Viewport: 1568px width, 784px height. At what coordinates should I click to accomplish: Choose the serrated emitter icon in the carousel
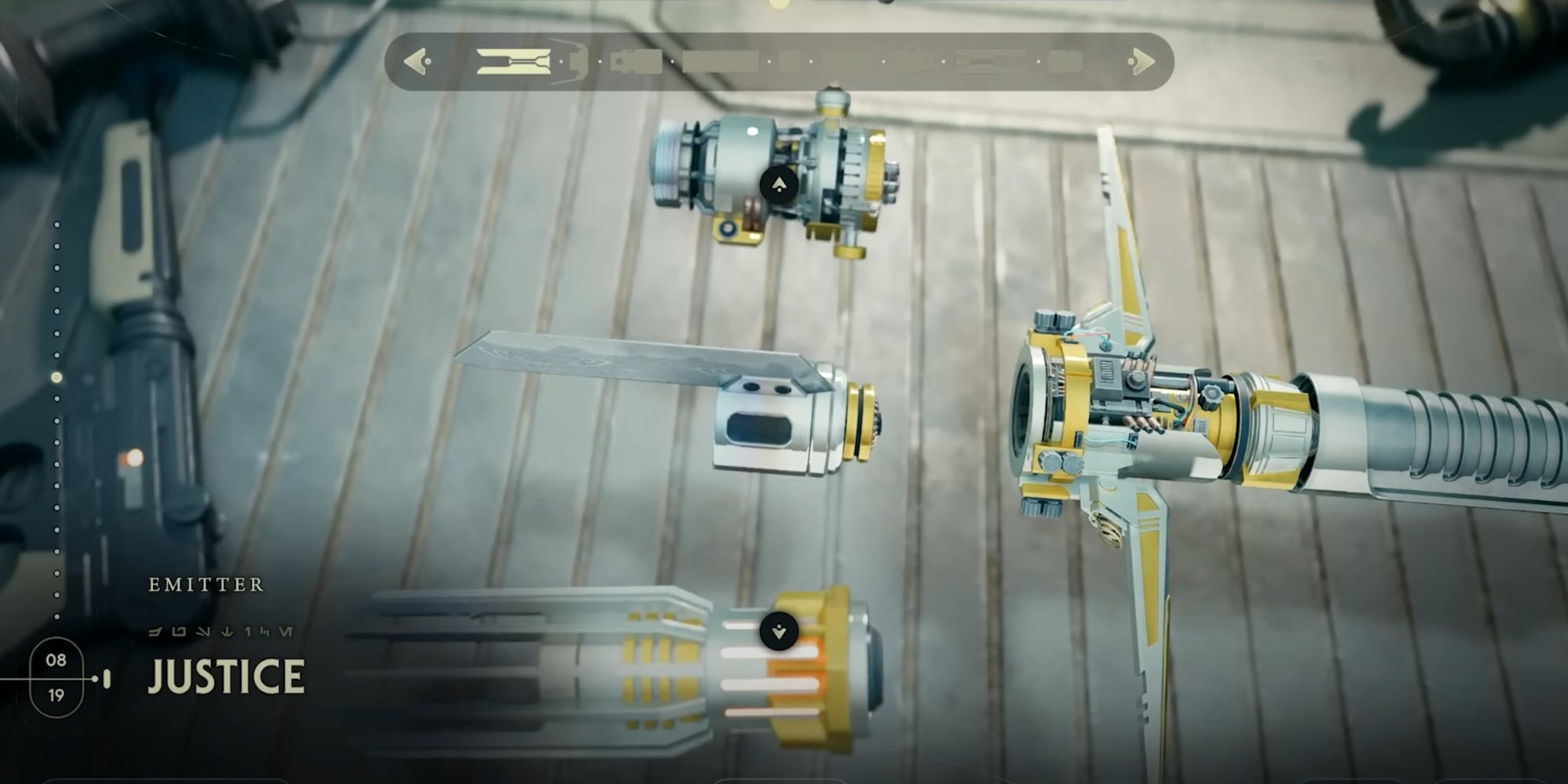720,61
